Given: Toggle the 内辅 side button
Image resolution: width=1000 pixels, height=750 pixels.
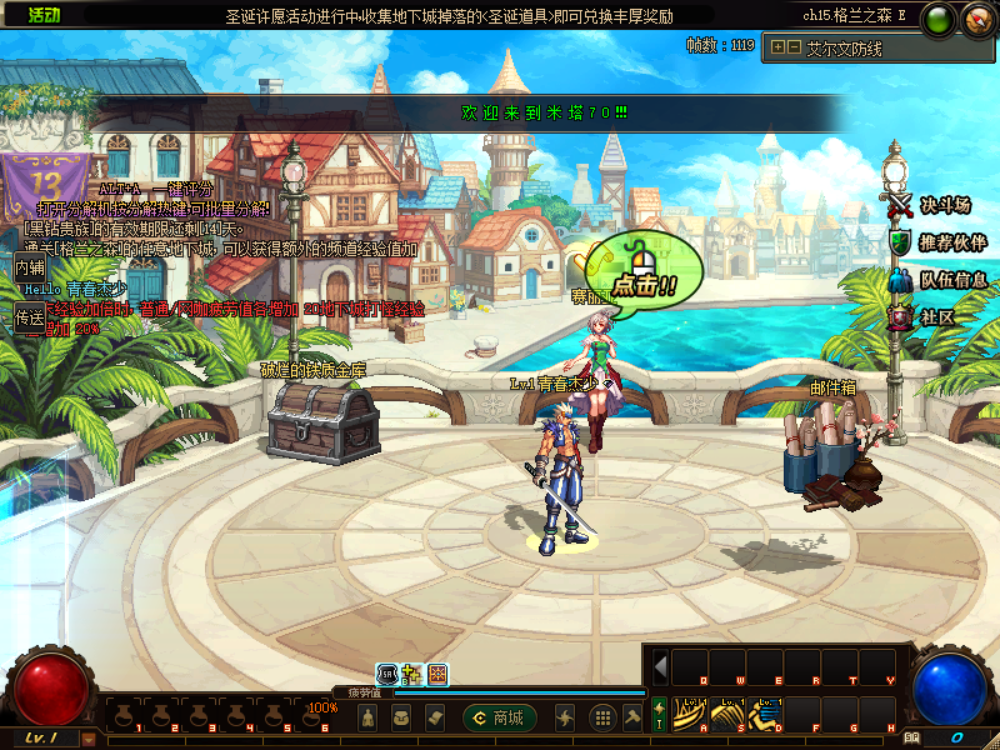Looking at the screenshot, I should coord(29,268).
